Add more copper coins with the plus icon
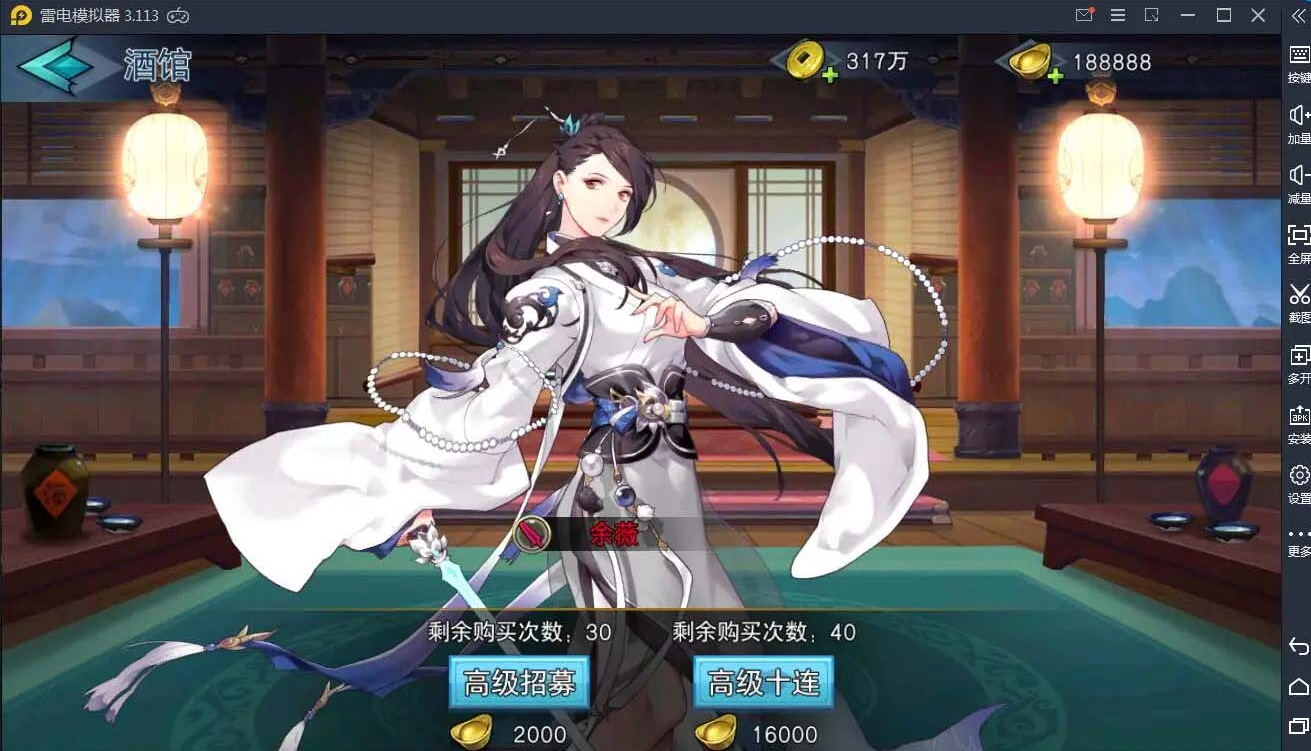Image resolution: width=1311 pixels, height=751 pixels. [829, 75]
